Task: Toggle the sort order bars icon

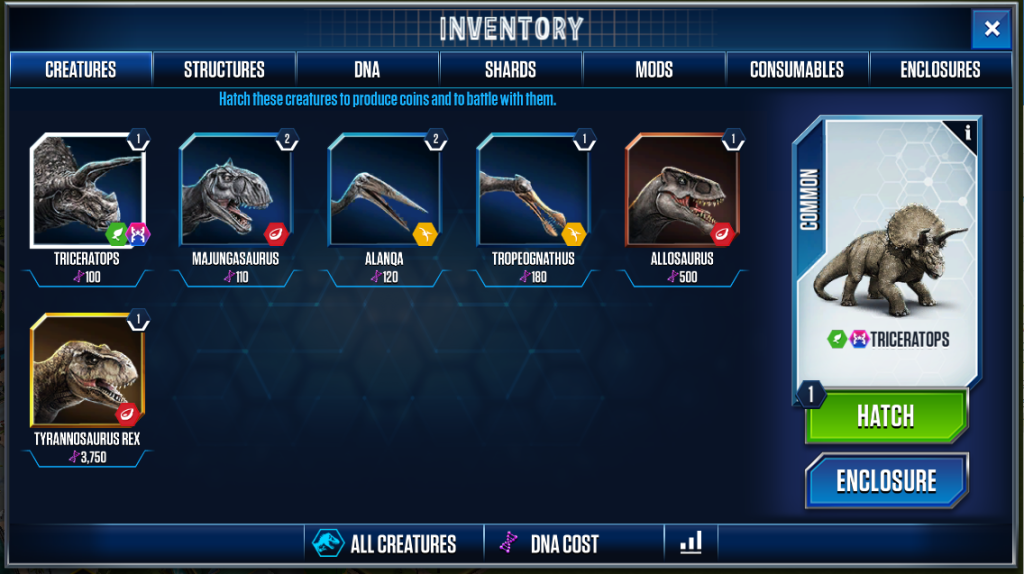Action: (x=691, y=543)
